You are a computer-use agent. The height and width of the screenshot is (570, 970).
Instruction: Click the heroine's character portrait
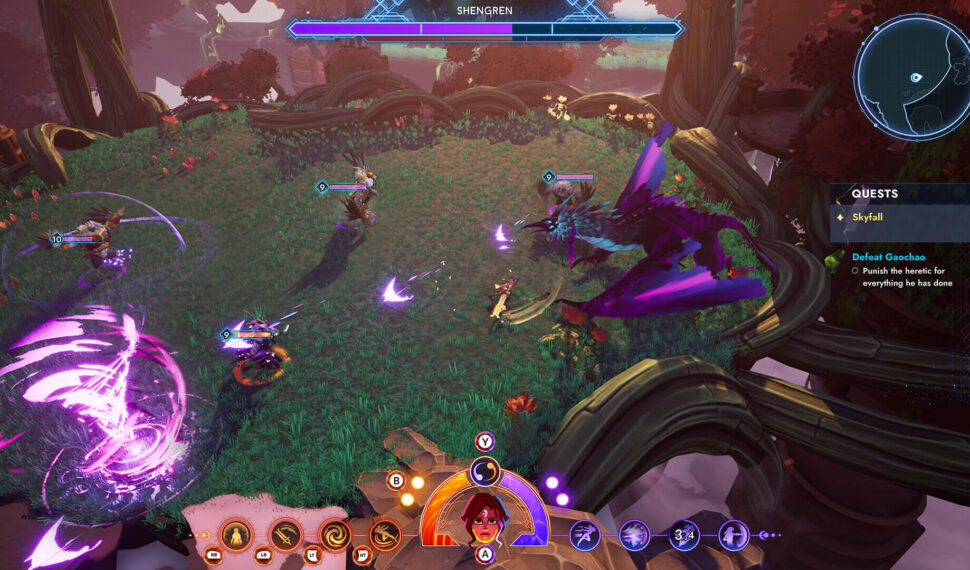pyautogui.click(x=485, y=517)
